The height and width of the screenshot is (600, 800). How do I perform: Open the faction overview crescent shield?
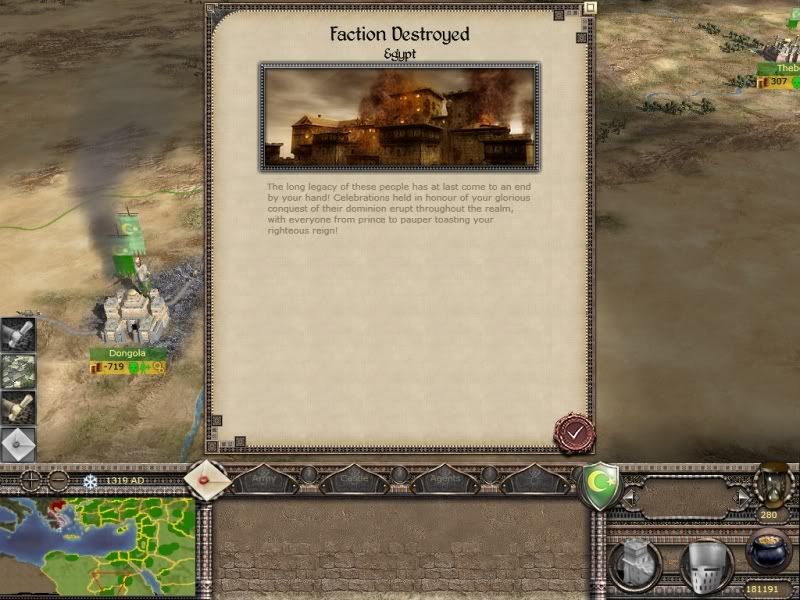[599, 486]
